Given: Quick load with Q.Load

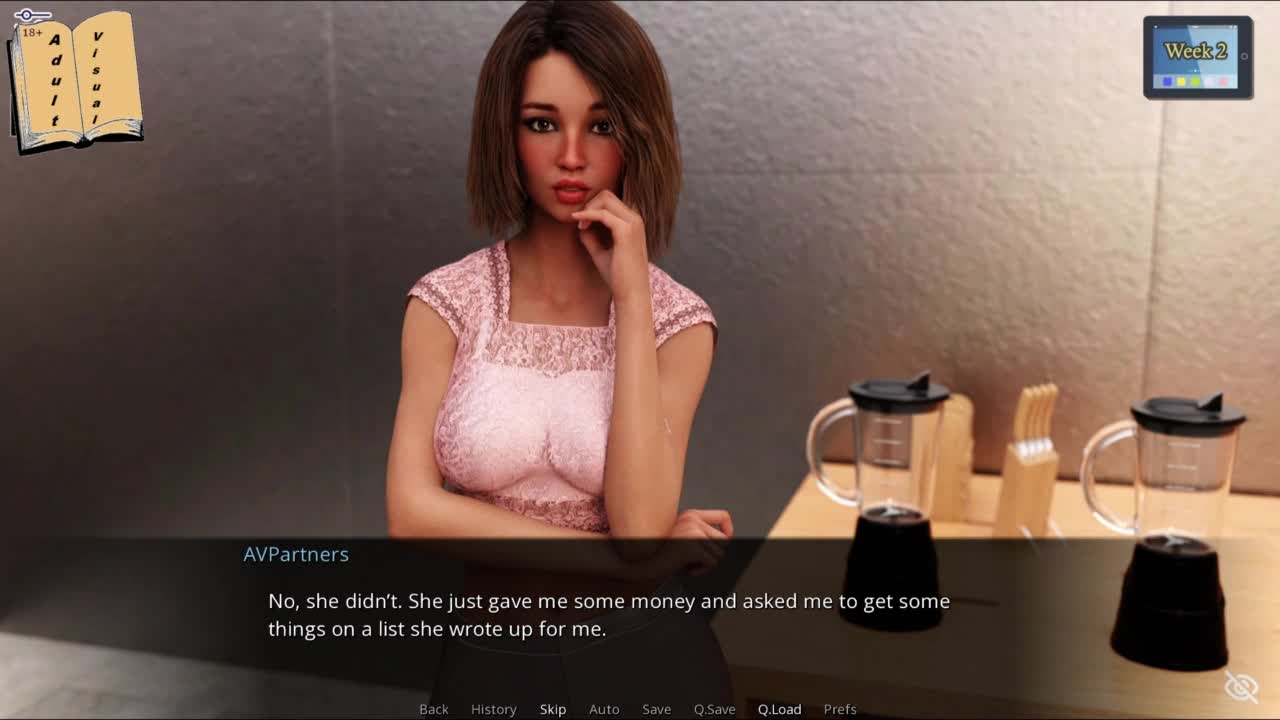Looking at the screenshot, I should (x=779, y=709).
